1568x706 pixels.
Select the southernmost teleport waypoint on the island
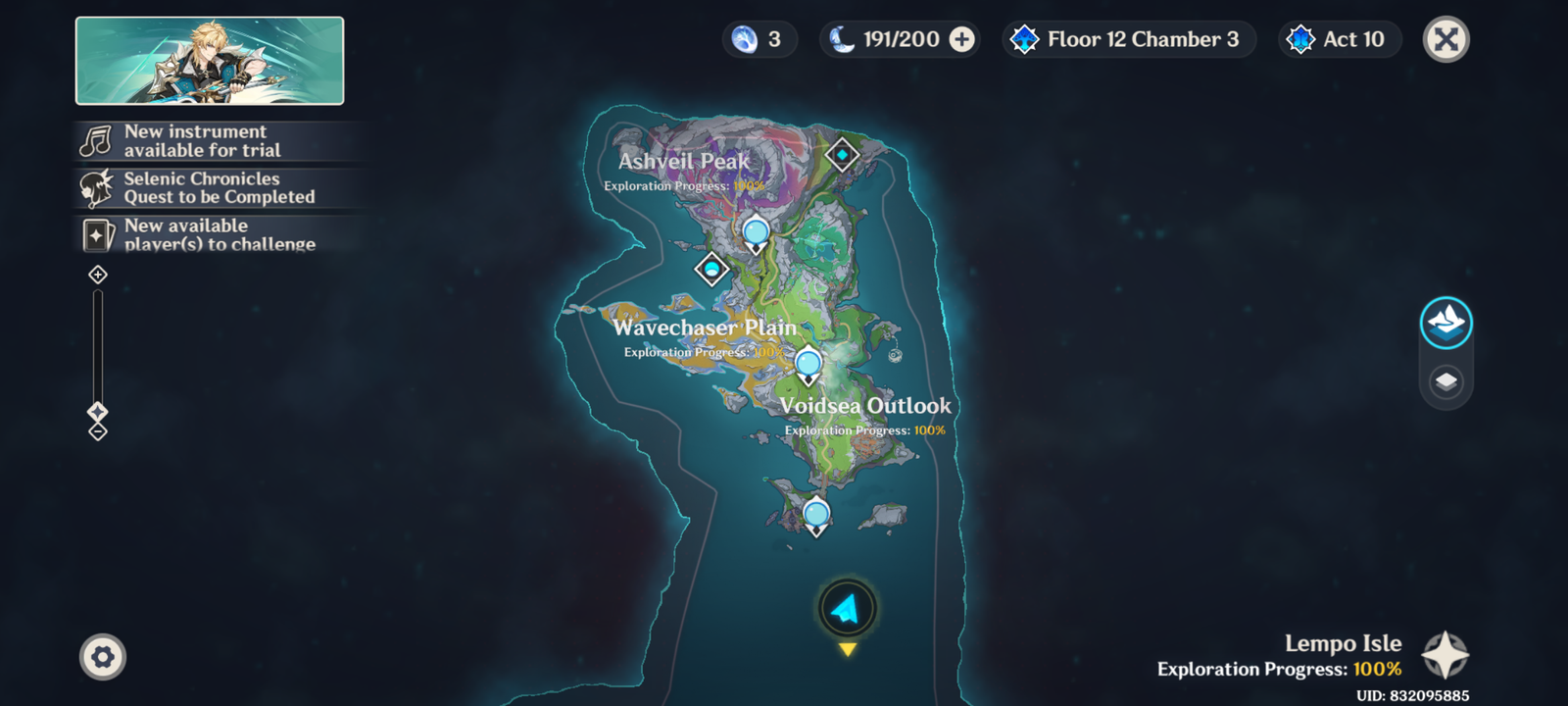coord(816,514)
